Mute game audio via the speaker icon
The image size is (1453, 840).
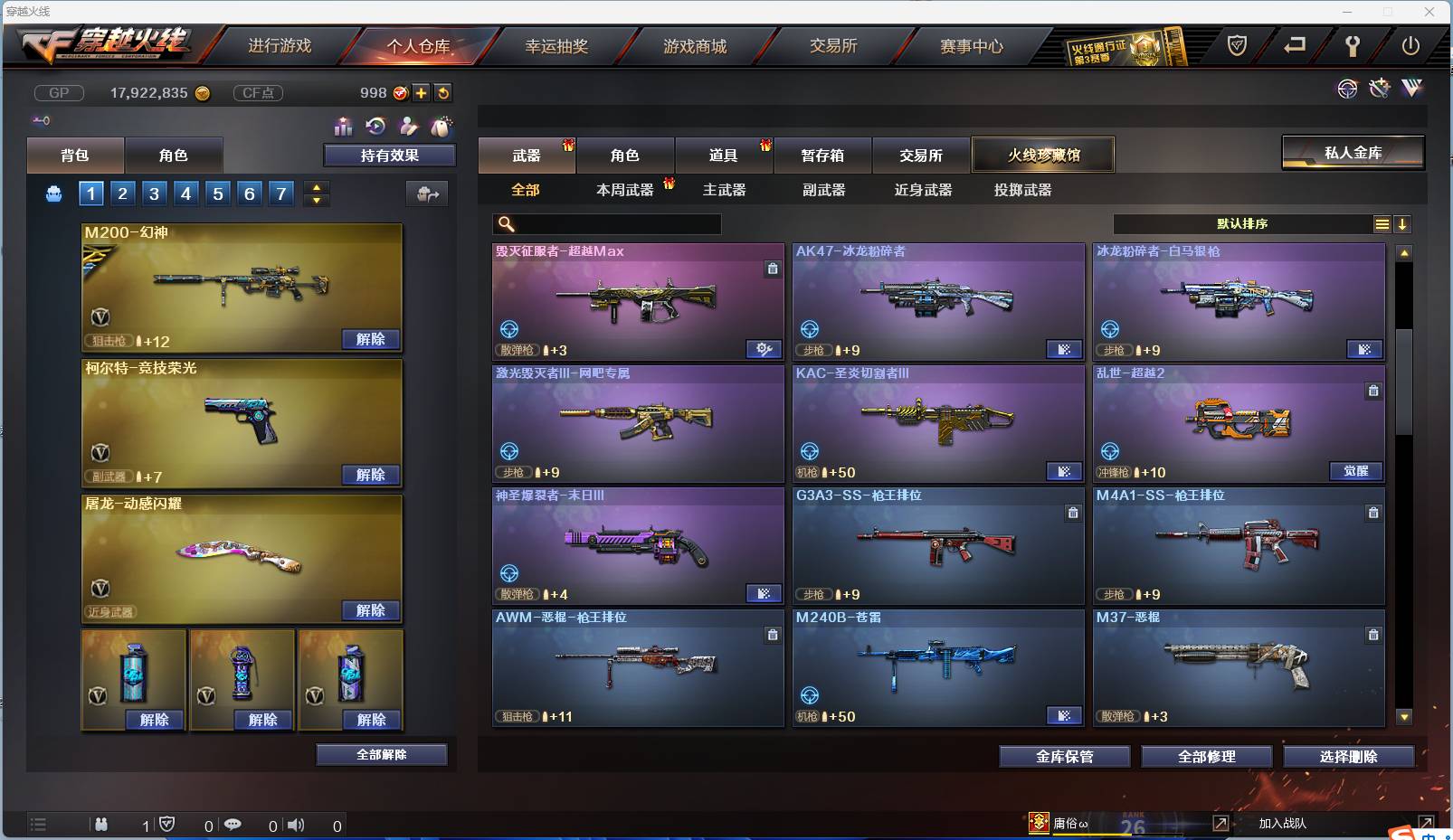pyautogui.click(x=296, y=825)
